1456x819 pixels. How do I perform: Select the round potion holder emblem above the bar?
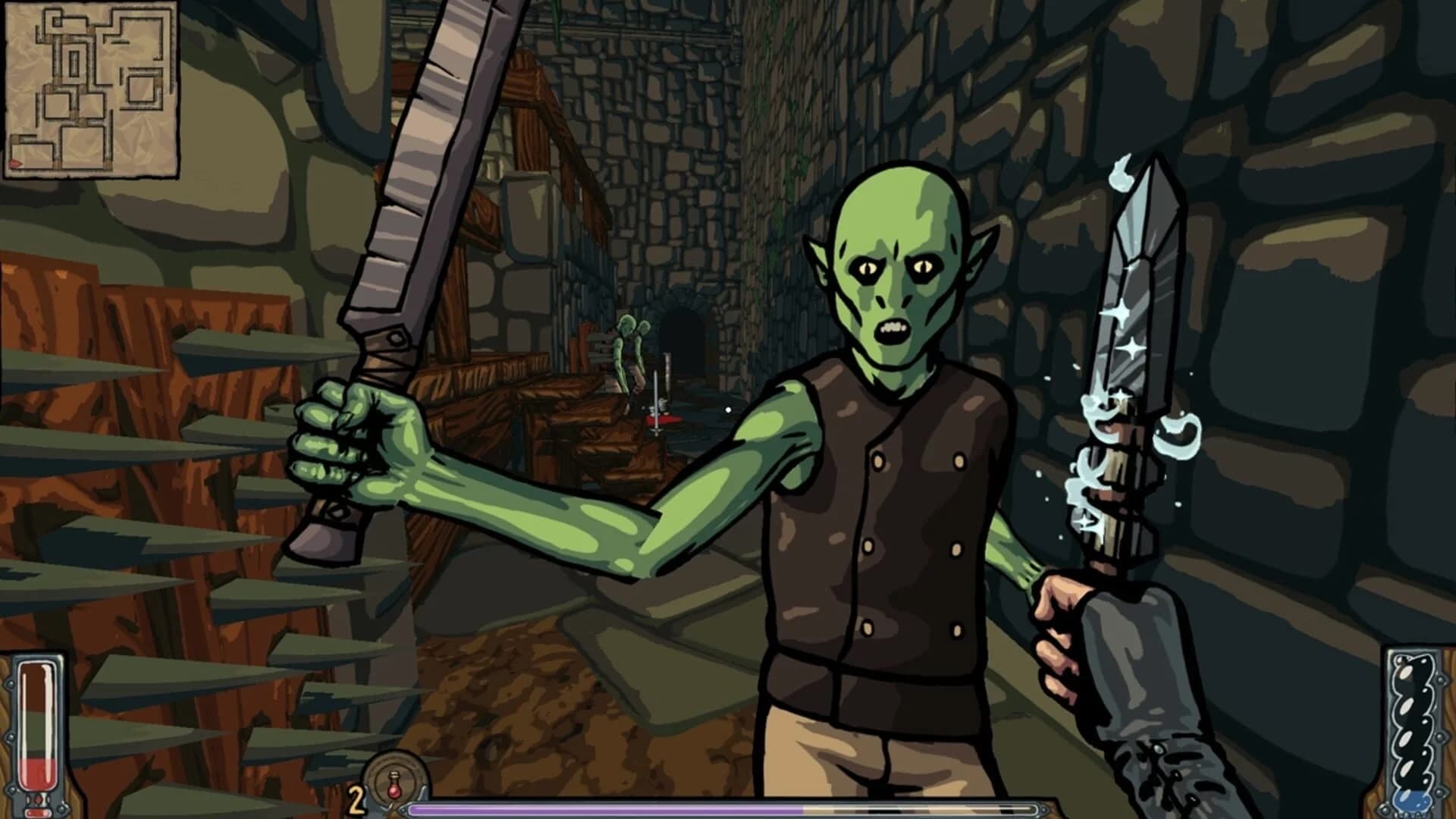pos(394,773)
